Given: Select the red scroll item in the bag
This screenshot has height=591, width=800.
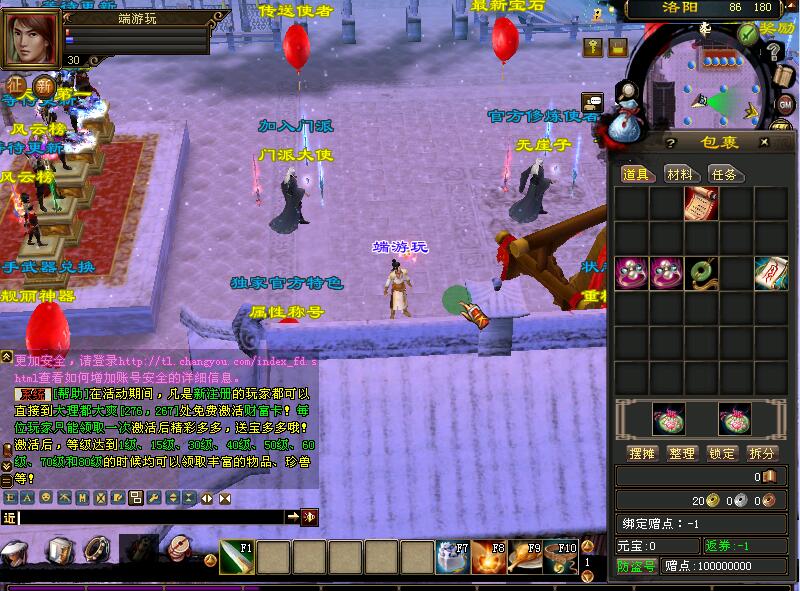Looking at the screenshot, I should click(701, 204).
